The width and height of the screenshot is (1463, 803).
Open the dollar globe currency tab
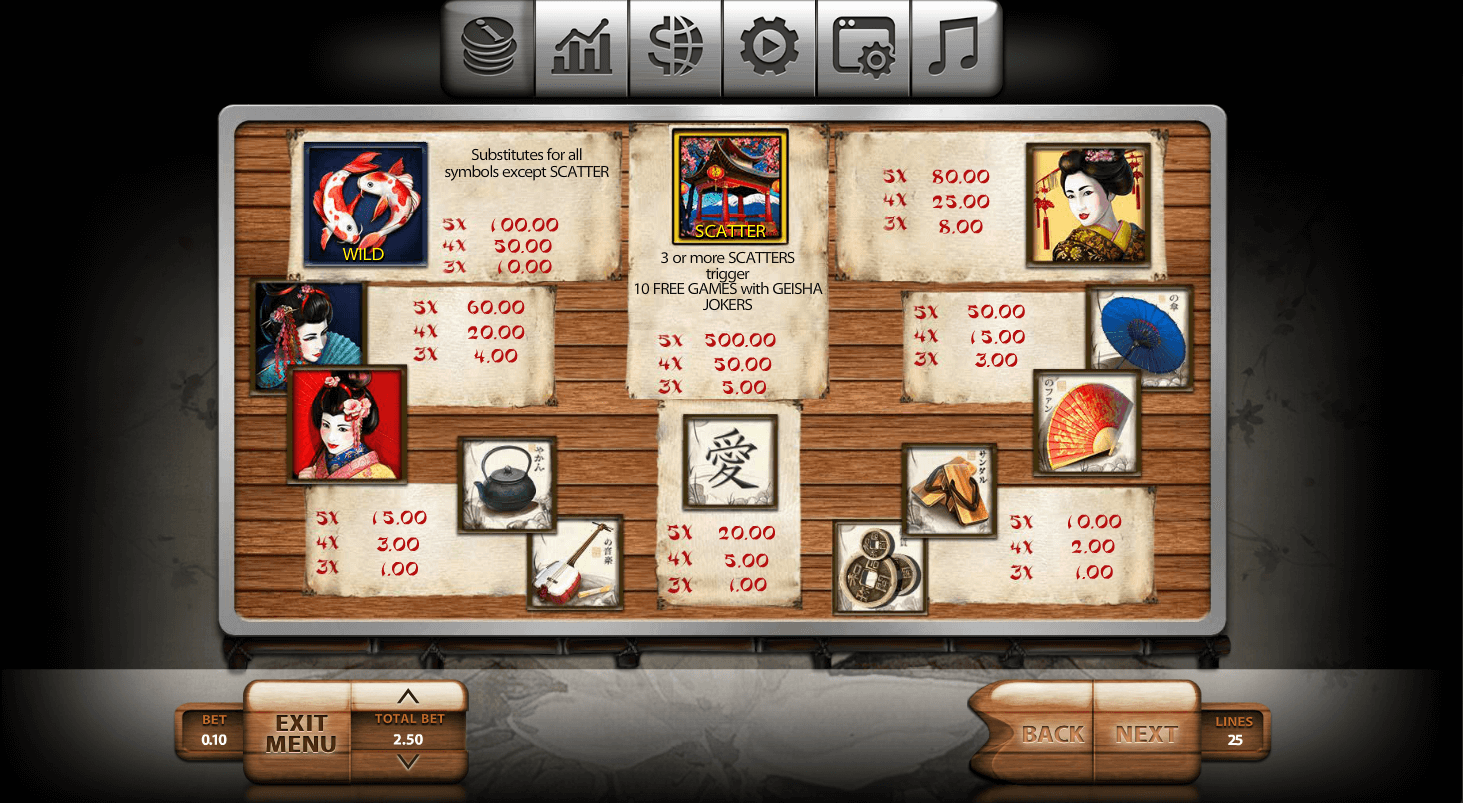coord(676,48)
